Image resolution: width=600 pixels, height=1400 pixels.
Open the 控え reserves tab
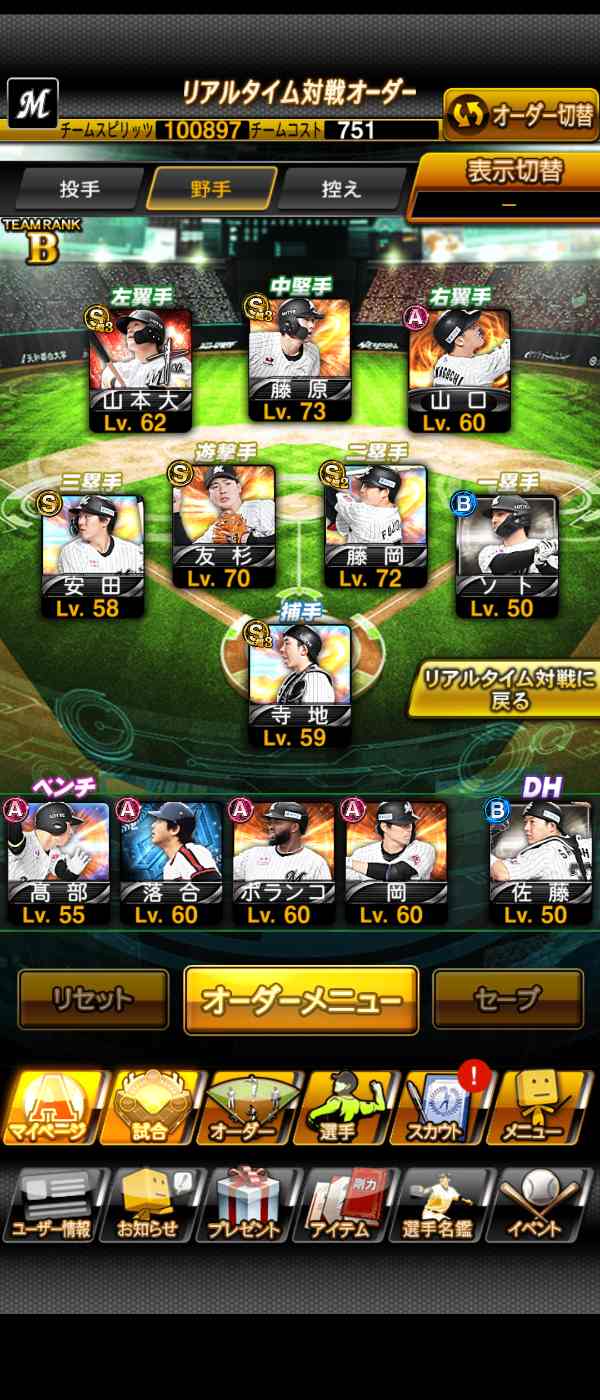(342, 189)
